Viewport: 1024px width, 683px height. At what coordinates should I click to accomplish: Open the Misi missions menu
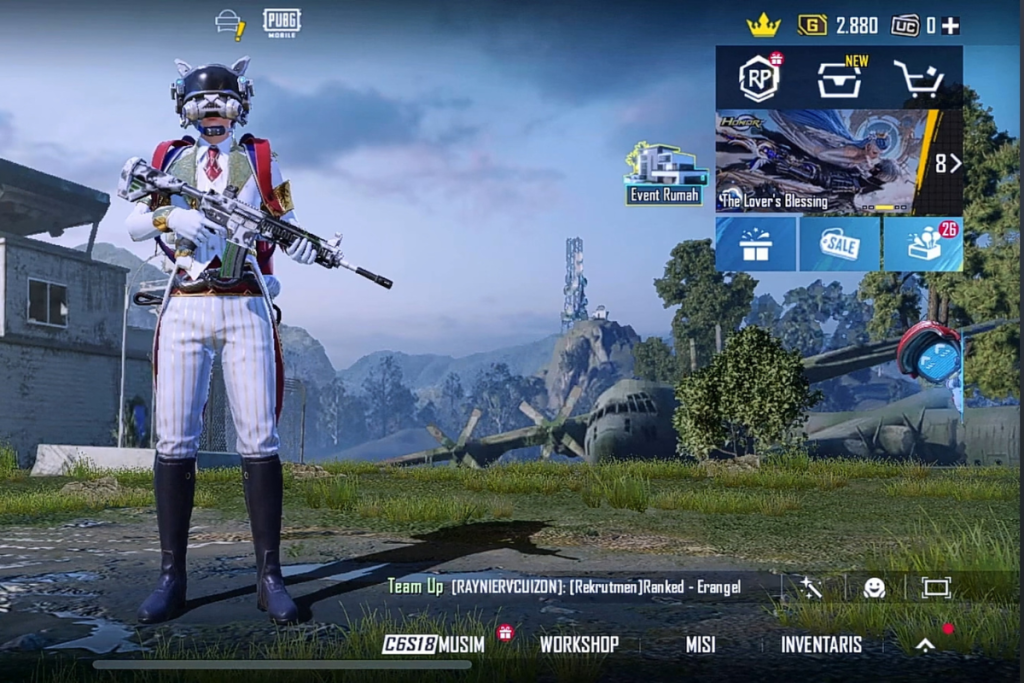[x=700, y=644]
